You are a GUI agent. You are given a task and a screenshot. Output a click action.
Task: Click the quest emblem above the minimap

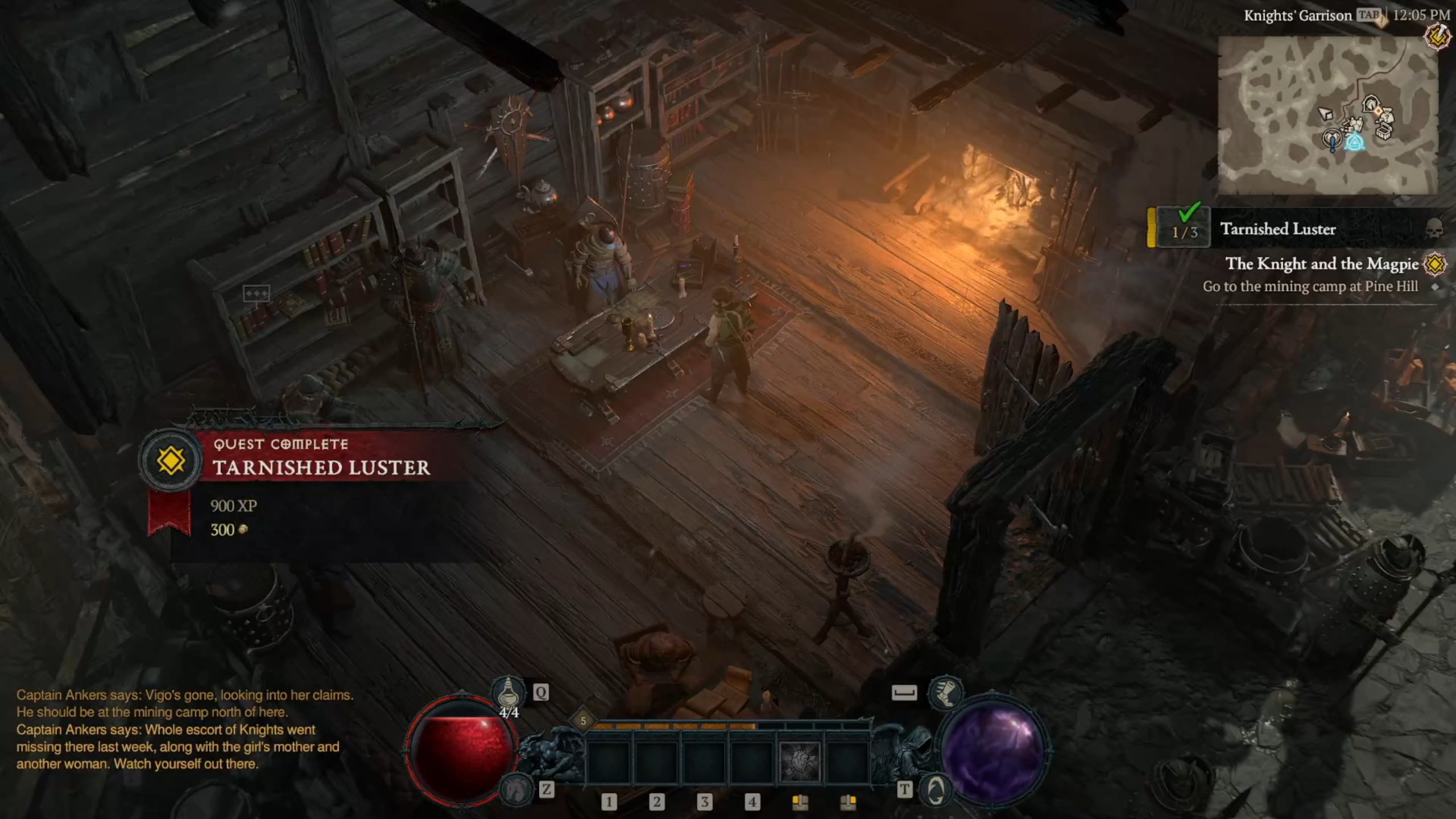[x=1437, y=37]
